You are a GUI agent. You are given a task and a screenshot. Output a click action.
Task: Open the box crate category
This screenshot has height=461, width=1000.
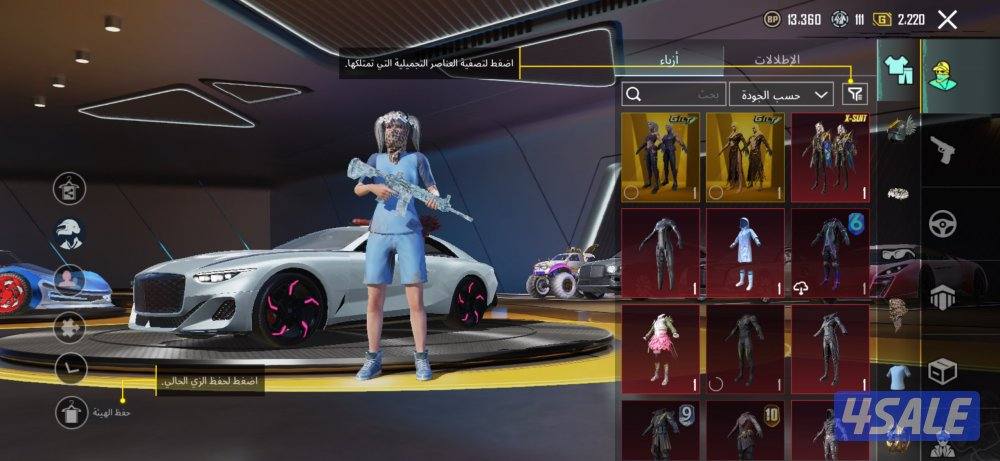tap(943, 372)
